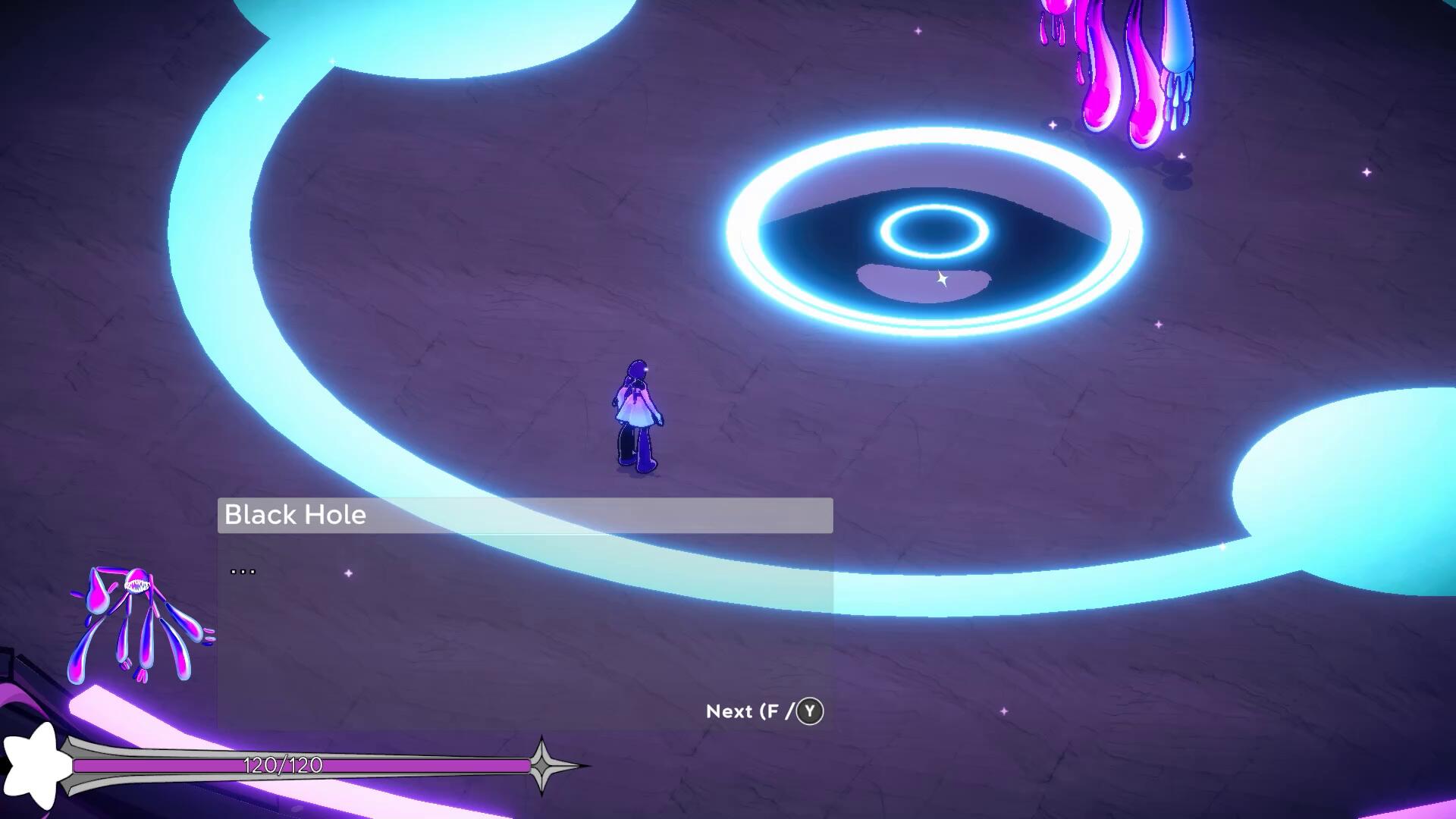
Task: Click the Black Hole dialogue text box
Action: 525,631
